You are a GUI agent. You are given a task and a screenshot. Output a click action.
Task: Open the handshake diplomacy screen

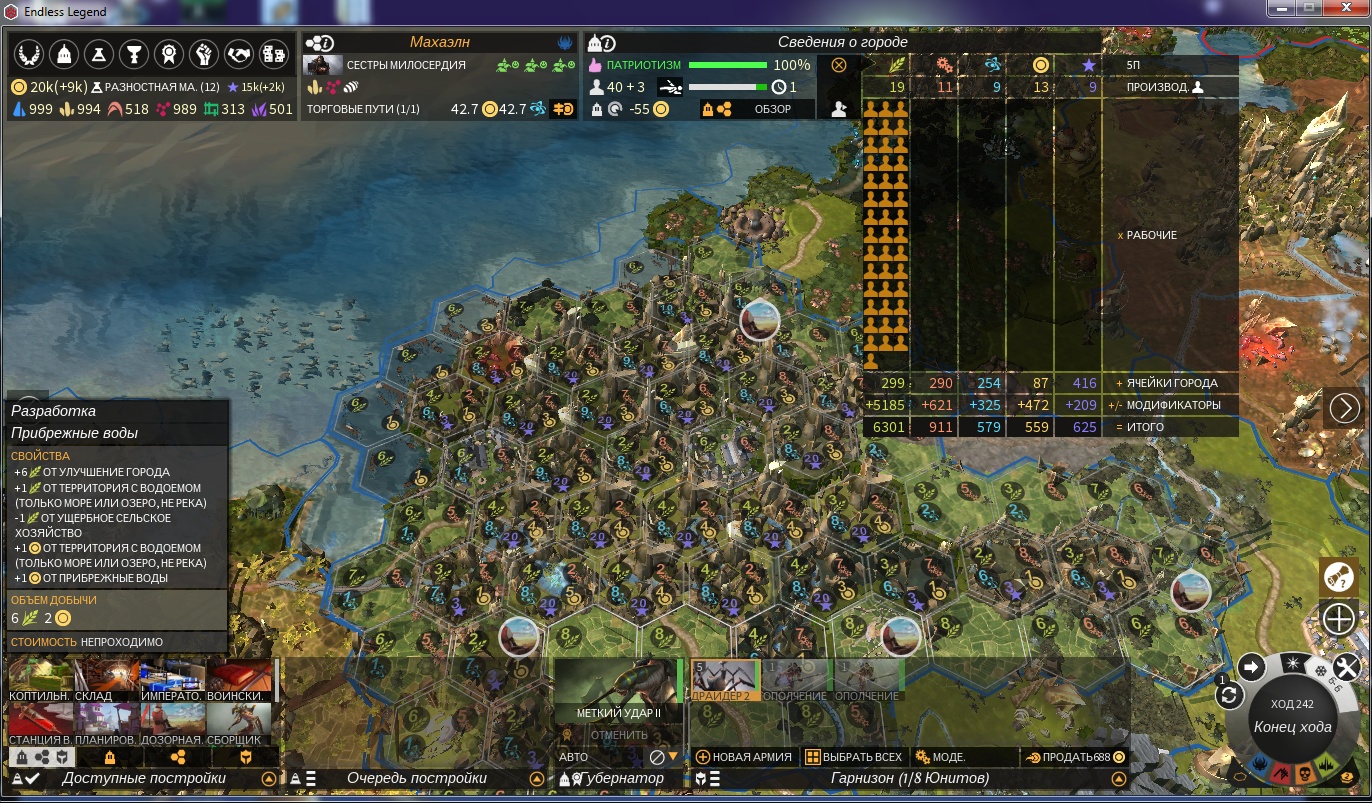click(238, 54)
